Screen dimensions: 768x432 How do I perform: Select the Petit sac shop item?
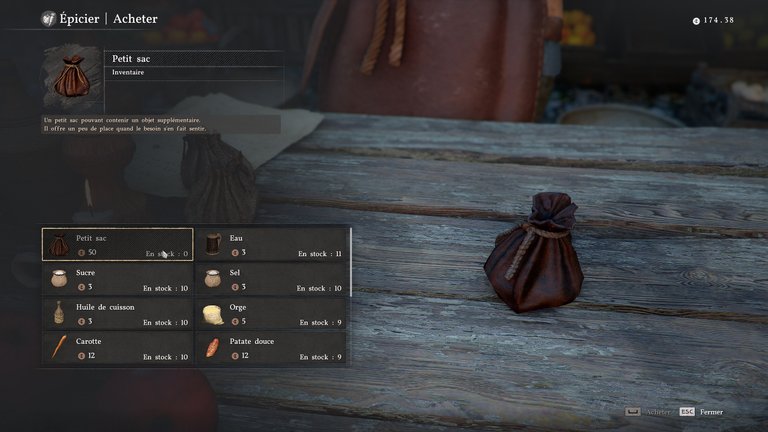[x=117, y=245]
